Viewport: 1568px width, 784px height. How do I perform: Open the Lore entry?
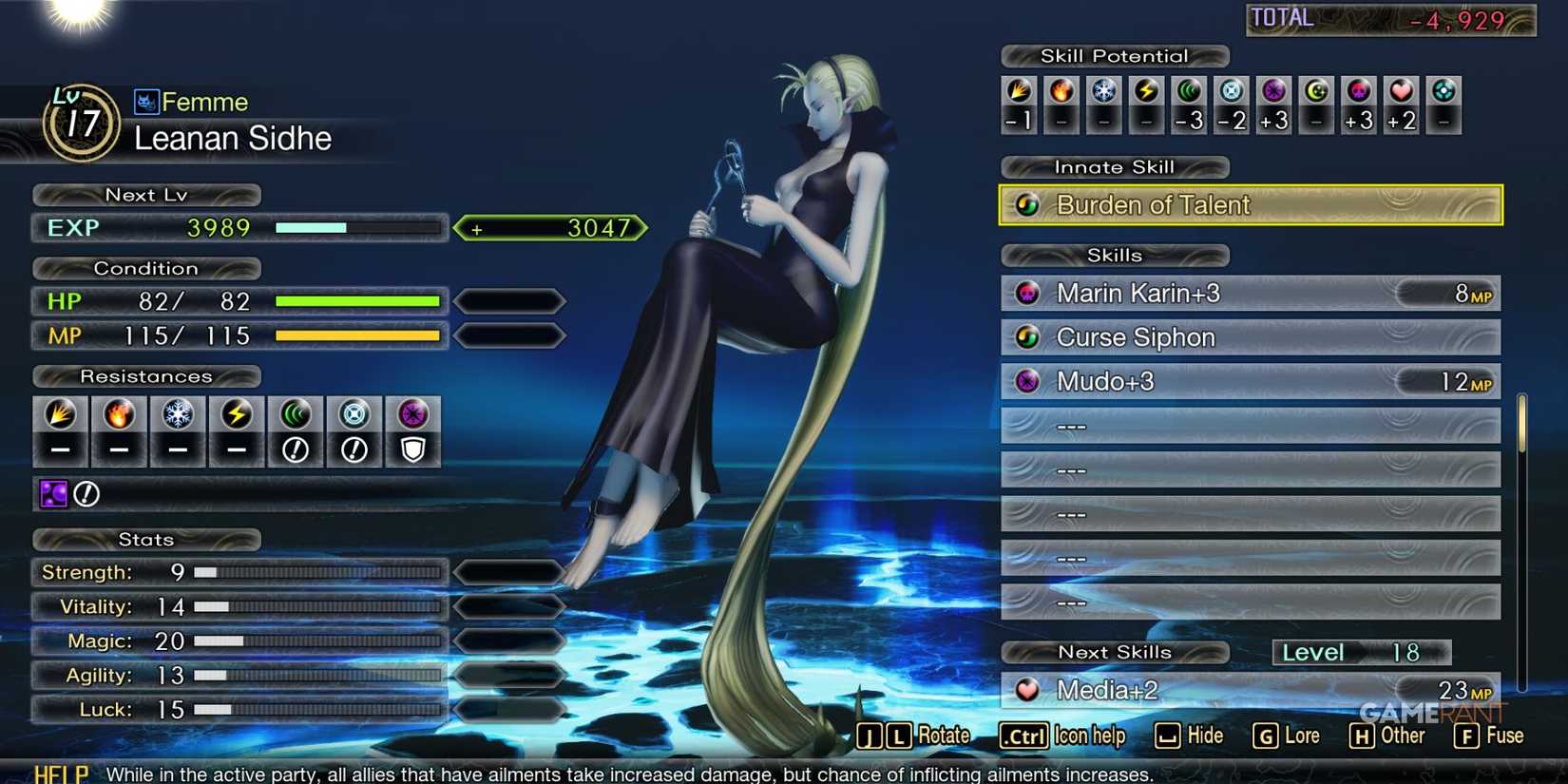(x=1298, y=735)
